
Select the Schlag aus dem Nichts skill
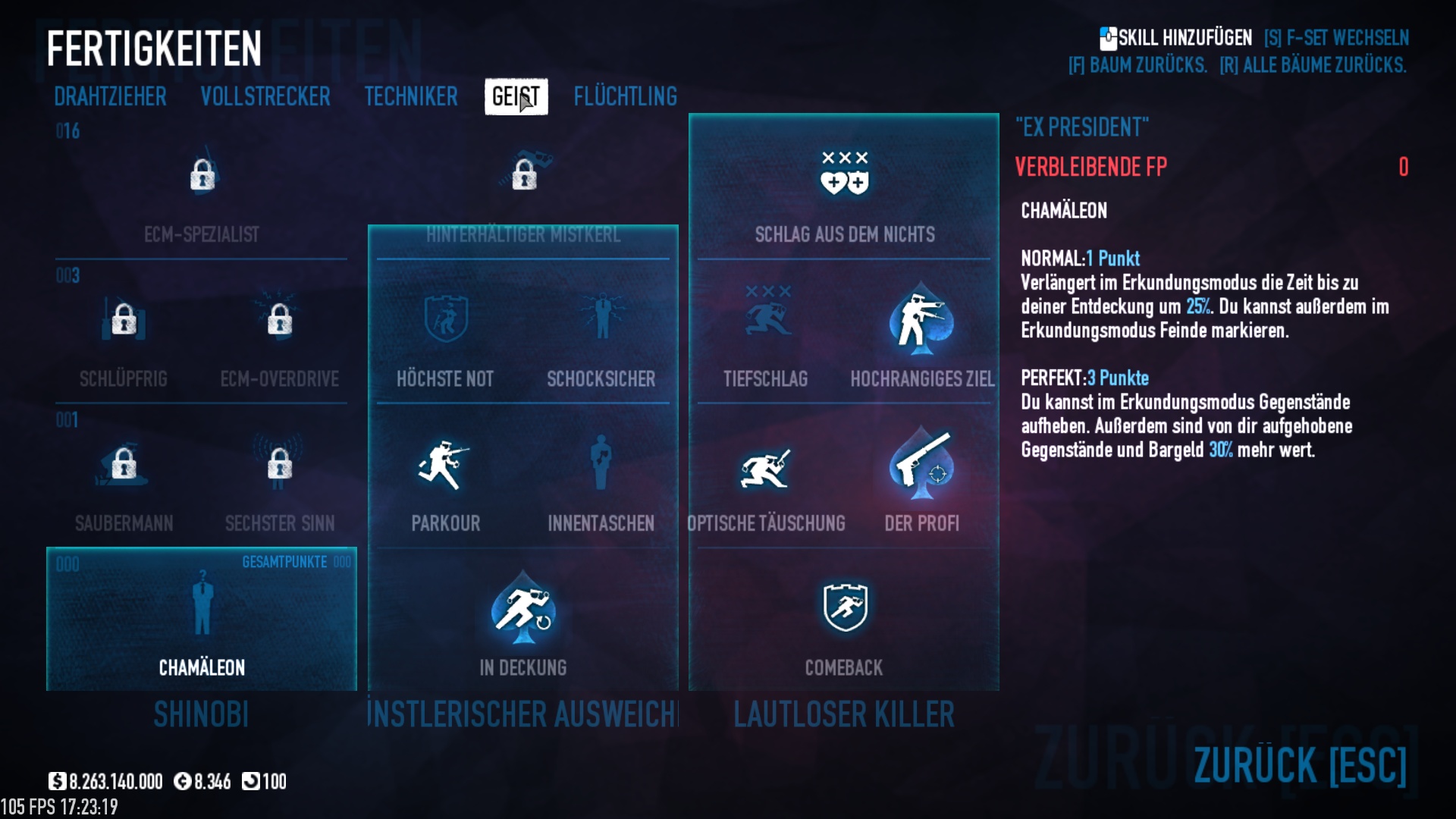pos(844,174)
